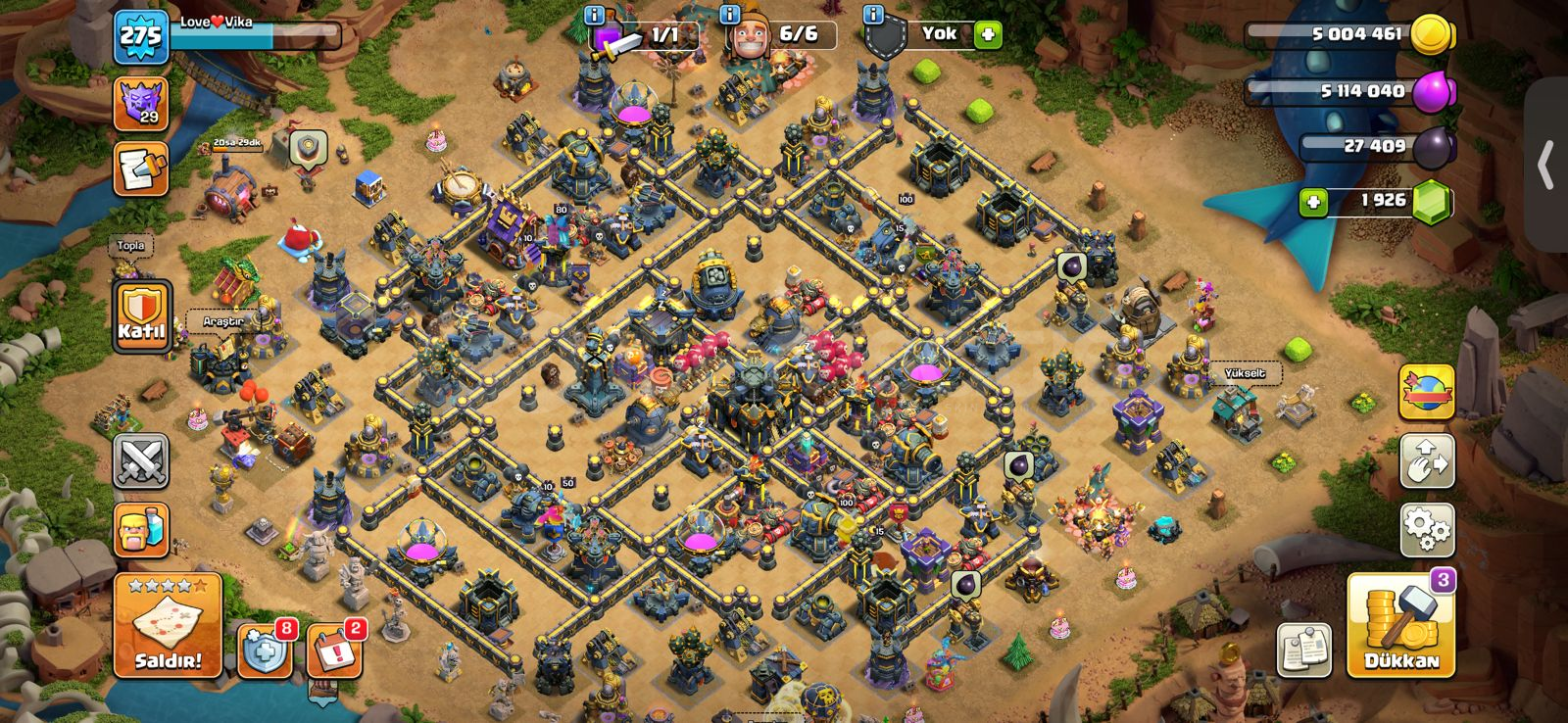Tap the Saldır! attack button
This screenshot has width=1568, height=723.
(x=168, y=625)
